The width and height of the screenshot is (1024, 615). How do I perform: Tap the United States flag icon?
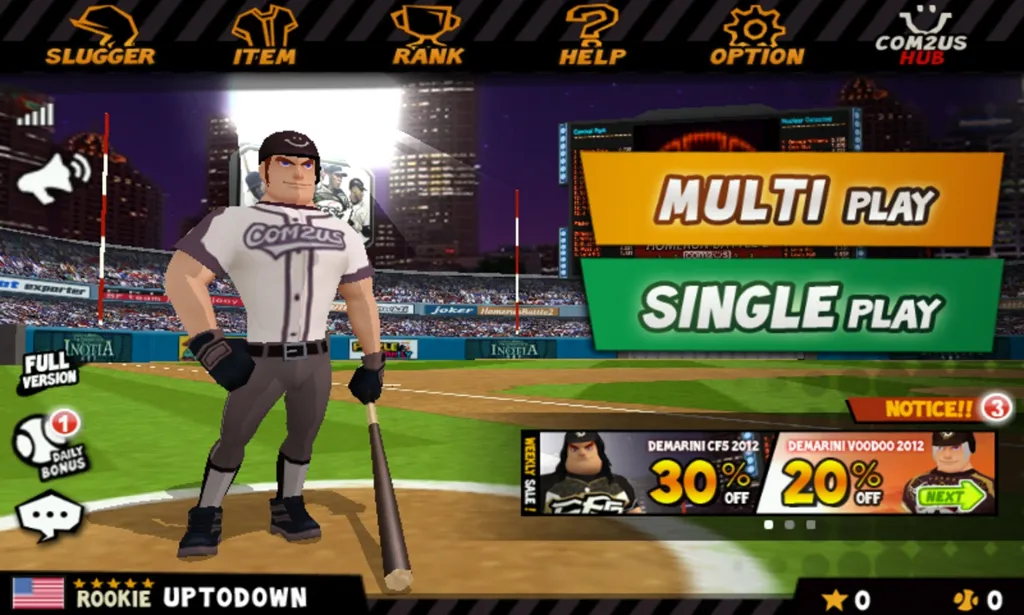point(38,593)
